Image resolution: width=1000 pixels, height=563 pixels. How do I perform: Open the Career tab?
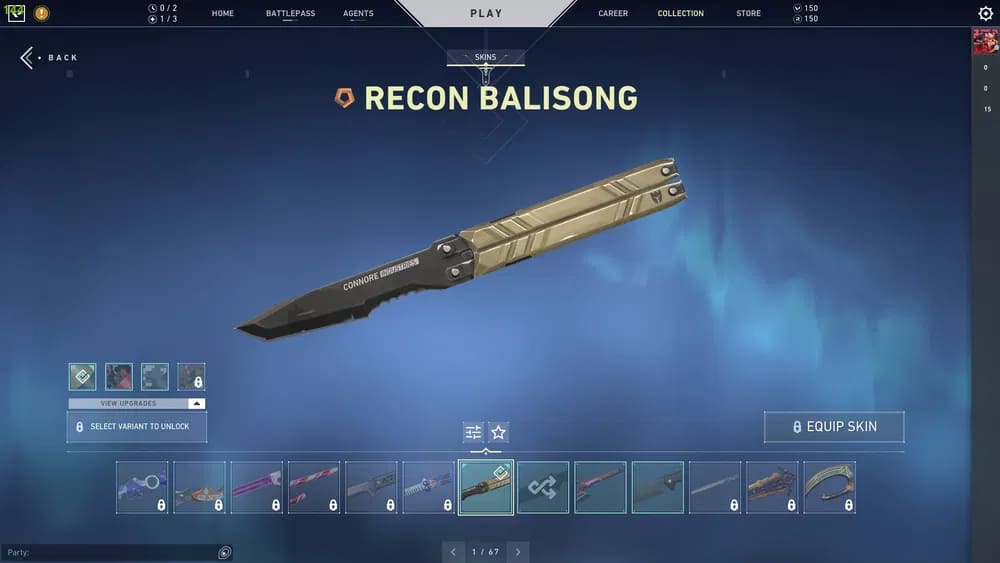tap(613, 14)
